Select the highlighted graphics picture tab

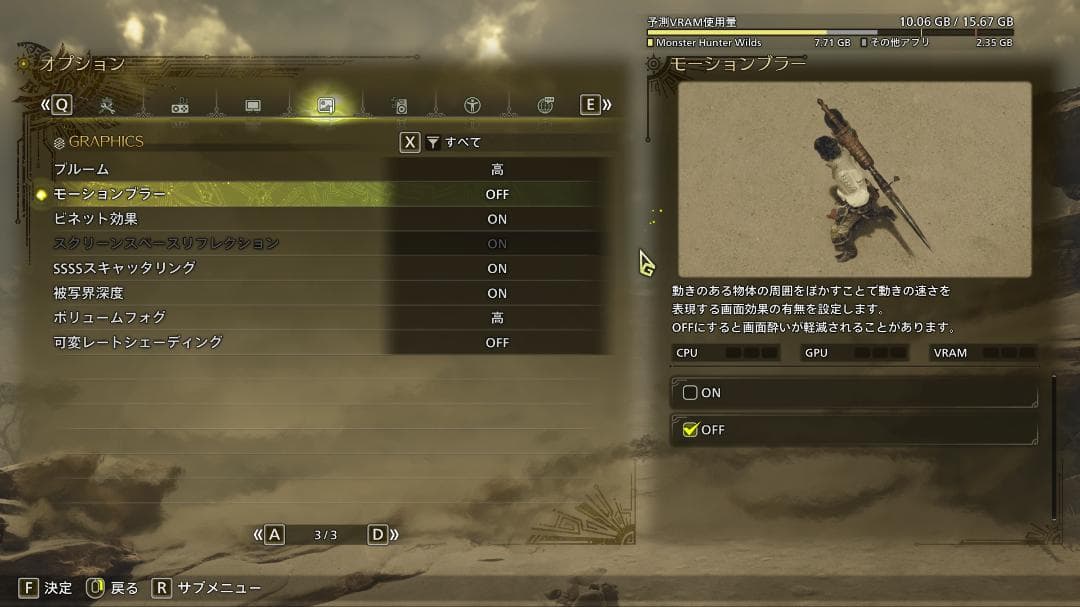pyautogui.click(x=325, y=105)
